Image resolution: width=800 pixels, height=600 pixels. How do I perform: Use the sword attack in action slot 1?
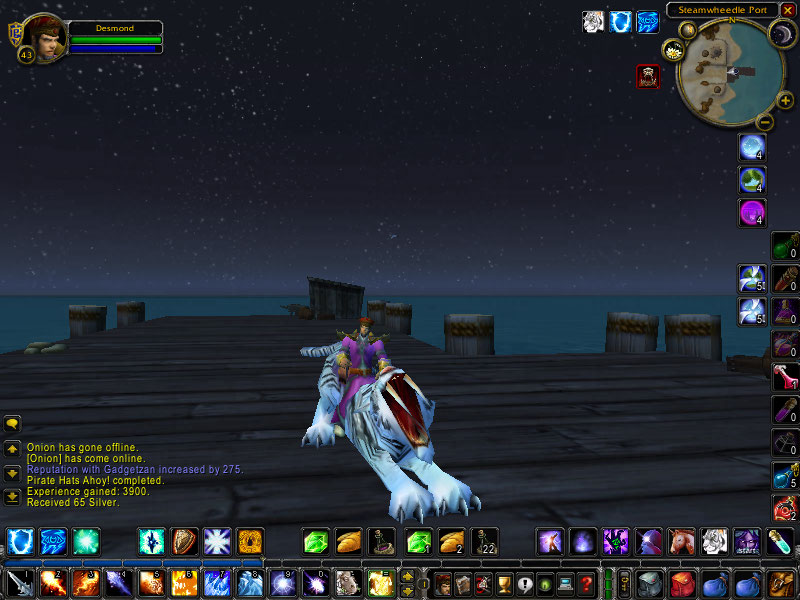click(x=20, y=583)
